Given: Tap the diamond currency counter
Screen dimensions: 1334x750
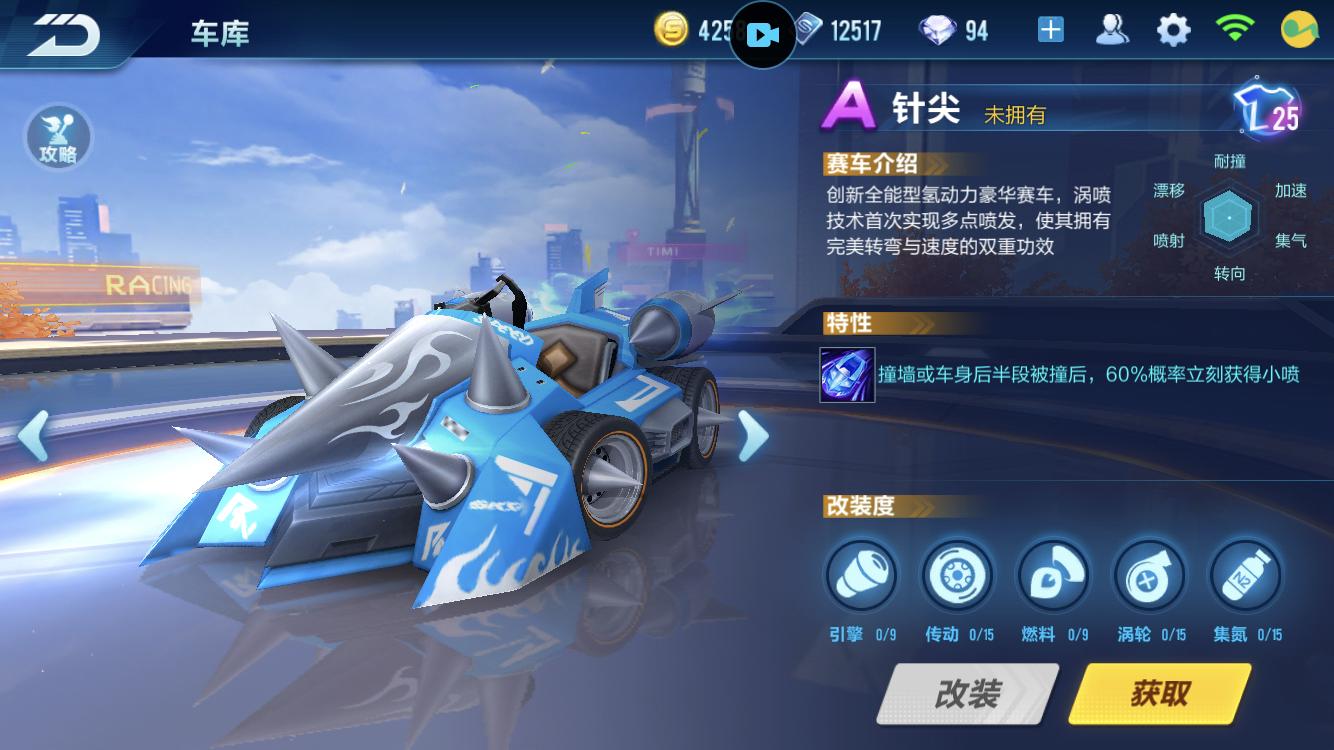Looking at the screenshot, I should (946, 30).
